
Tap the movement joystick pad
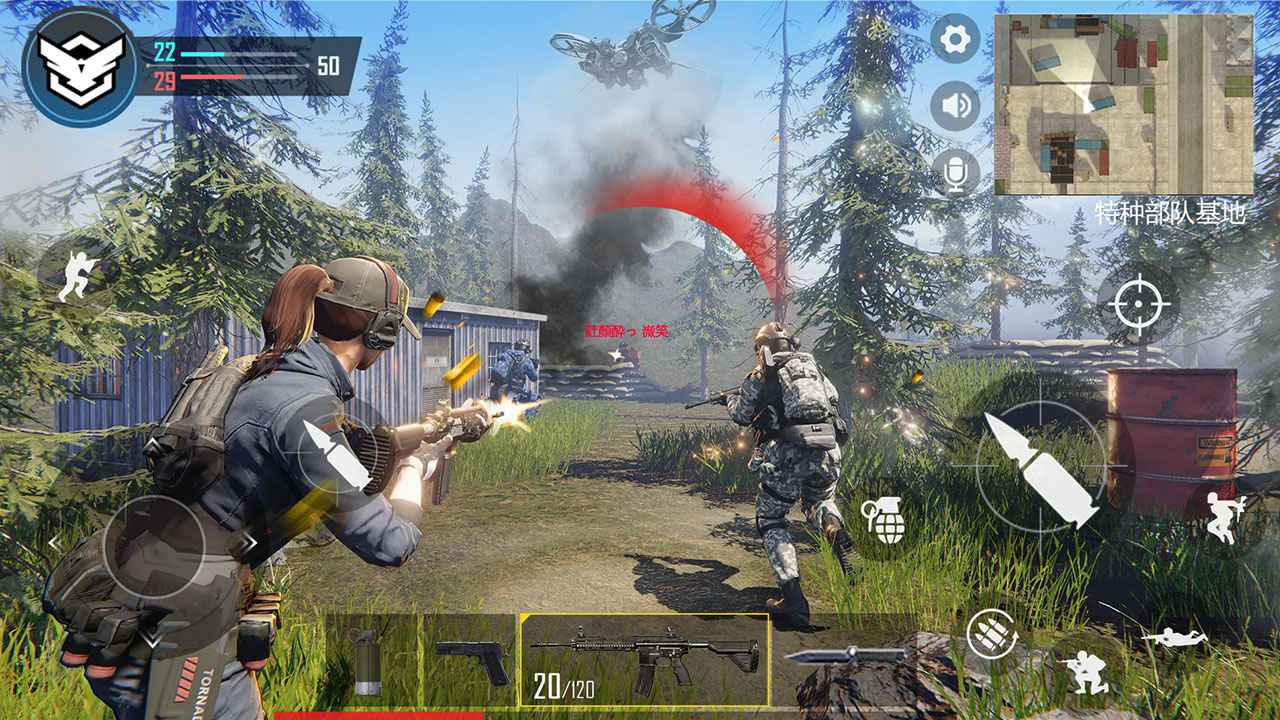(154, 546)
